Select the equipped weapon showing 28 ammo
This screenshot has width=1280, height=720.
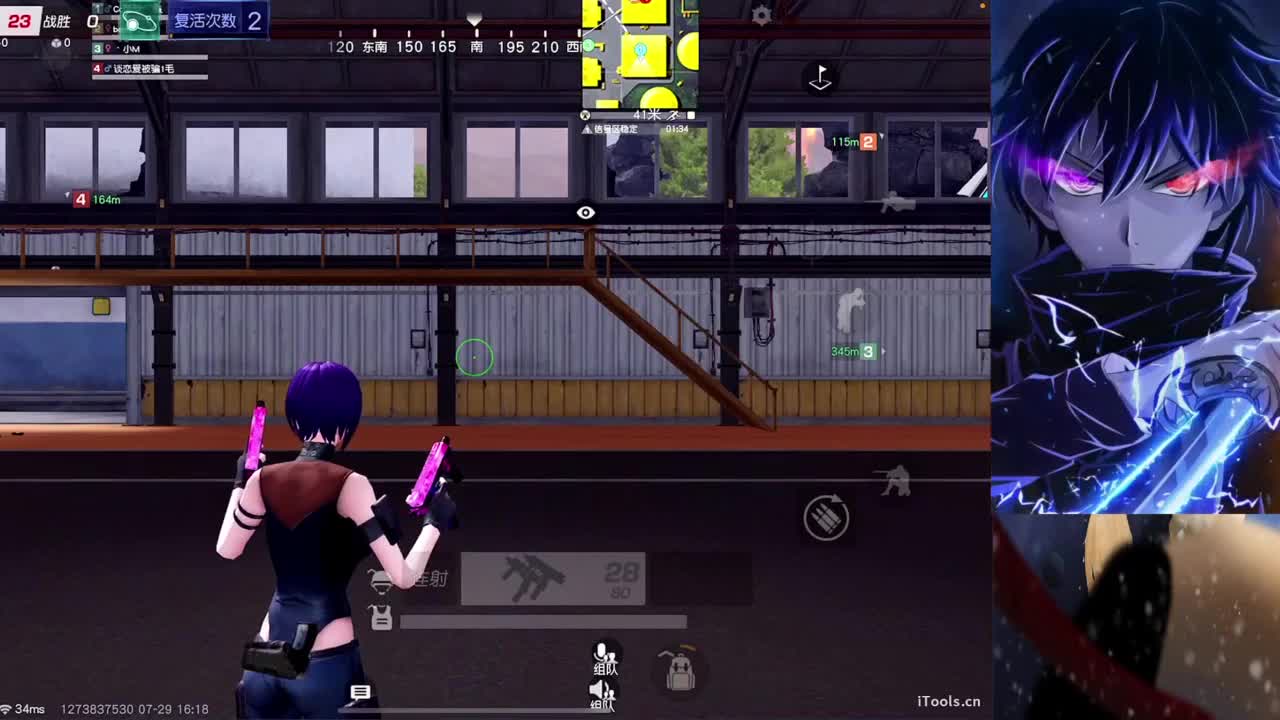pos(554,578)
